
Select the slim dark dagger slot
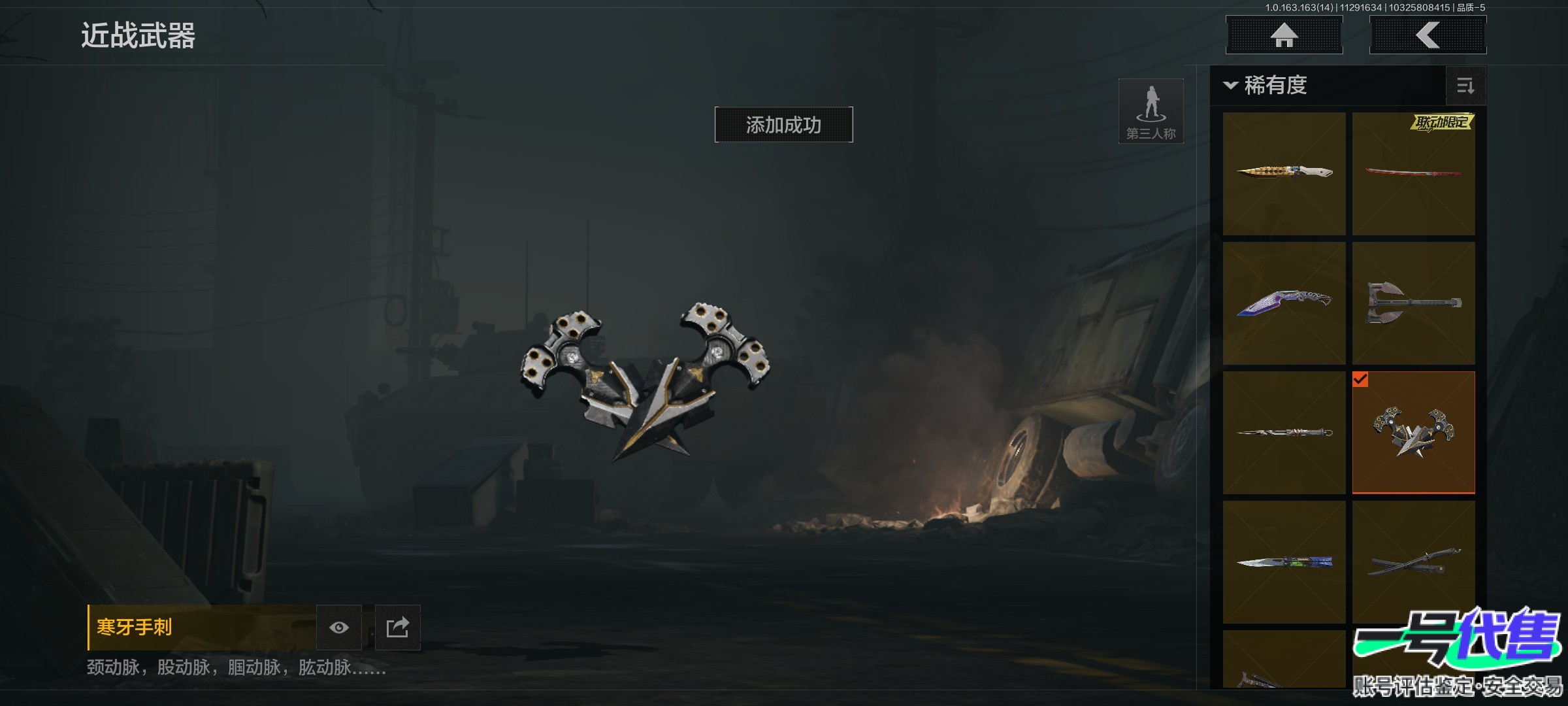[x=1284, y=432]
